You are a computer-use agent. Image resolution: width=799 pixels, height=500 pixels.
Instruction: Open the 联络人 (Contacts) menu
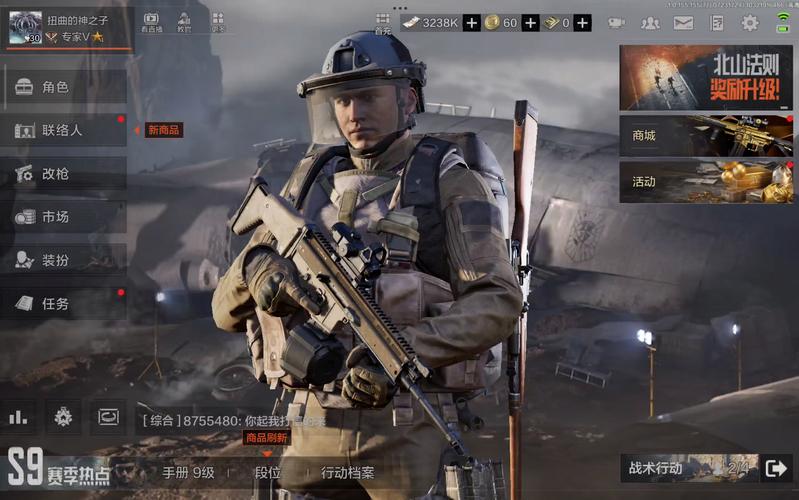click(63, 130)
